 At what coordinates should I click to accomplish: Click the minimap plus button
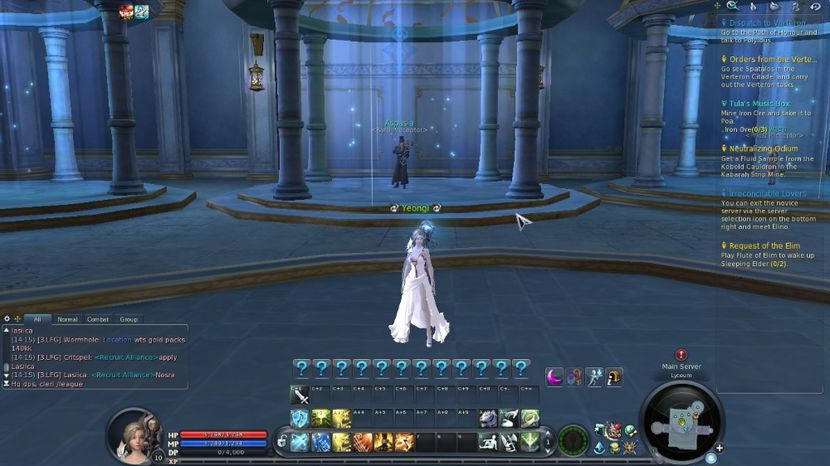click(x=719, y=448)
